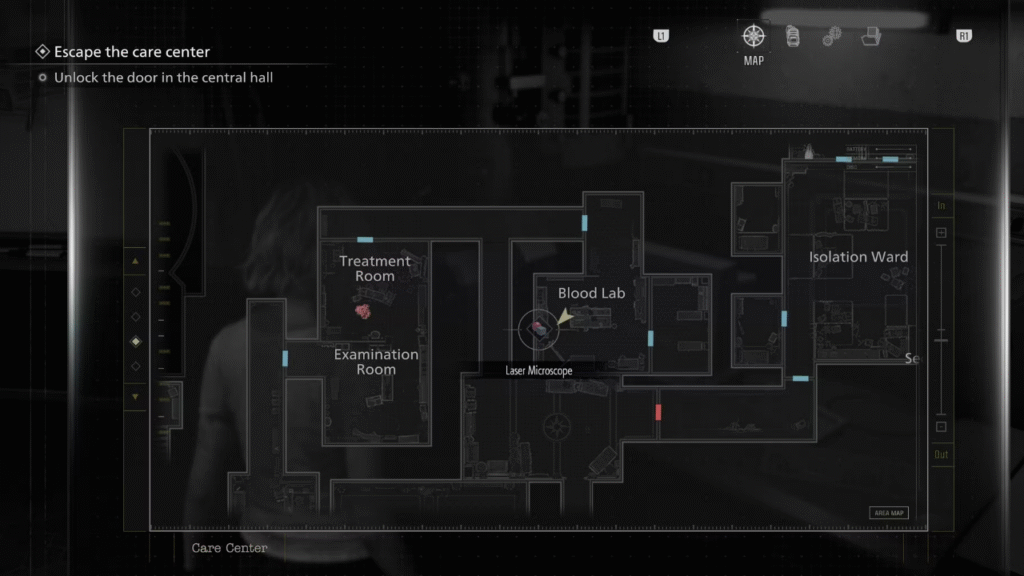Open the gears settings tab
This screenshot has width=1024, height=576.
832,37
